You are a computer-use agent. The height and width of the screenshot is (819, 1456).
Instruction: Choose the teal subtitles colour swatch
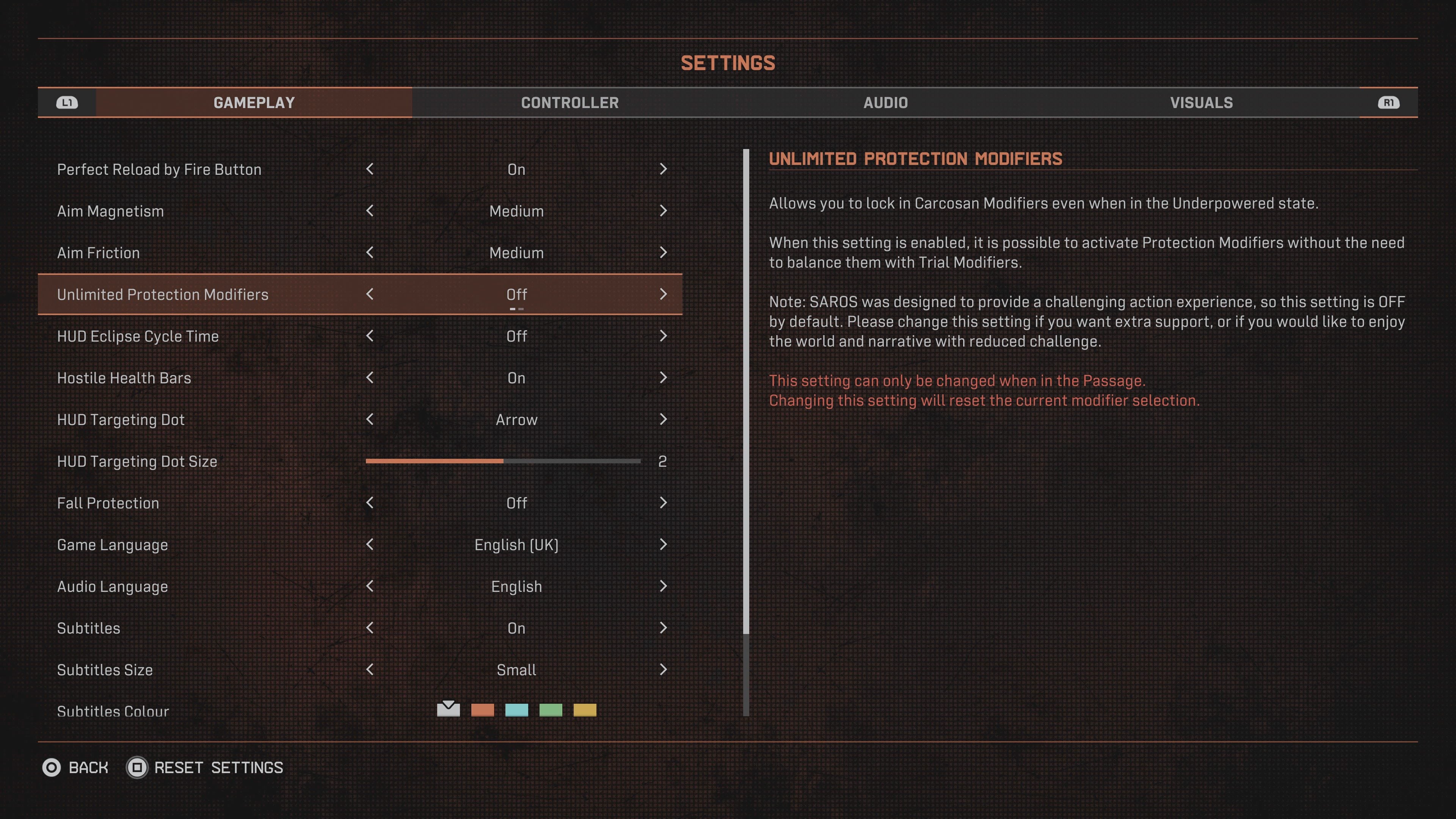coord(516,710)
